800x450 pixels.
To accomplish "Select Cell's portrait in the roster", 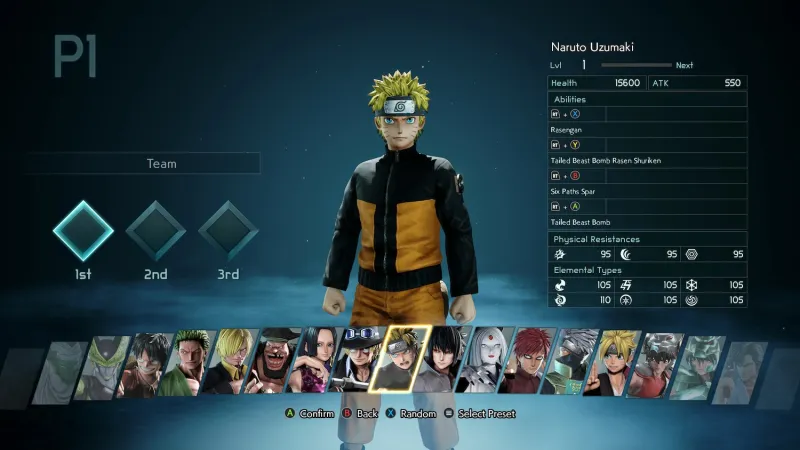I will (109, 366).
